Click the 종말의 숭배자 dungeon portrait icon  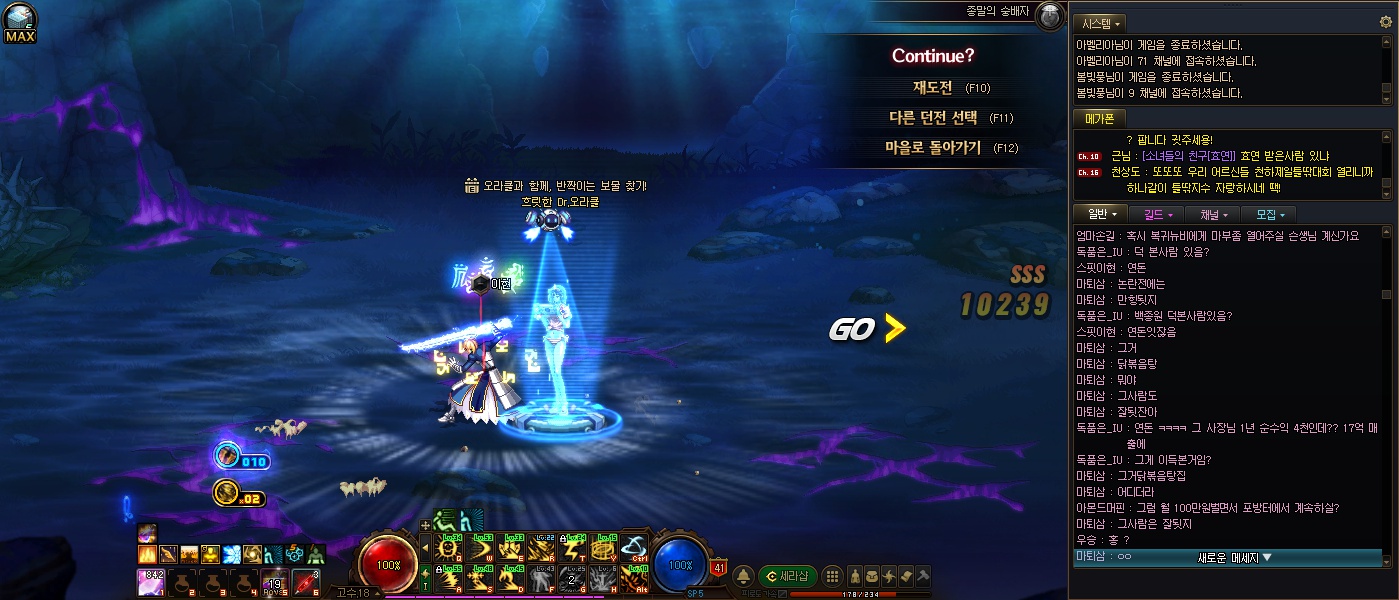click(1049, 16)
